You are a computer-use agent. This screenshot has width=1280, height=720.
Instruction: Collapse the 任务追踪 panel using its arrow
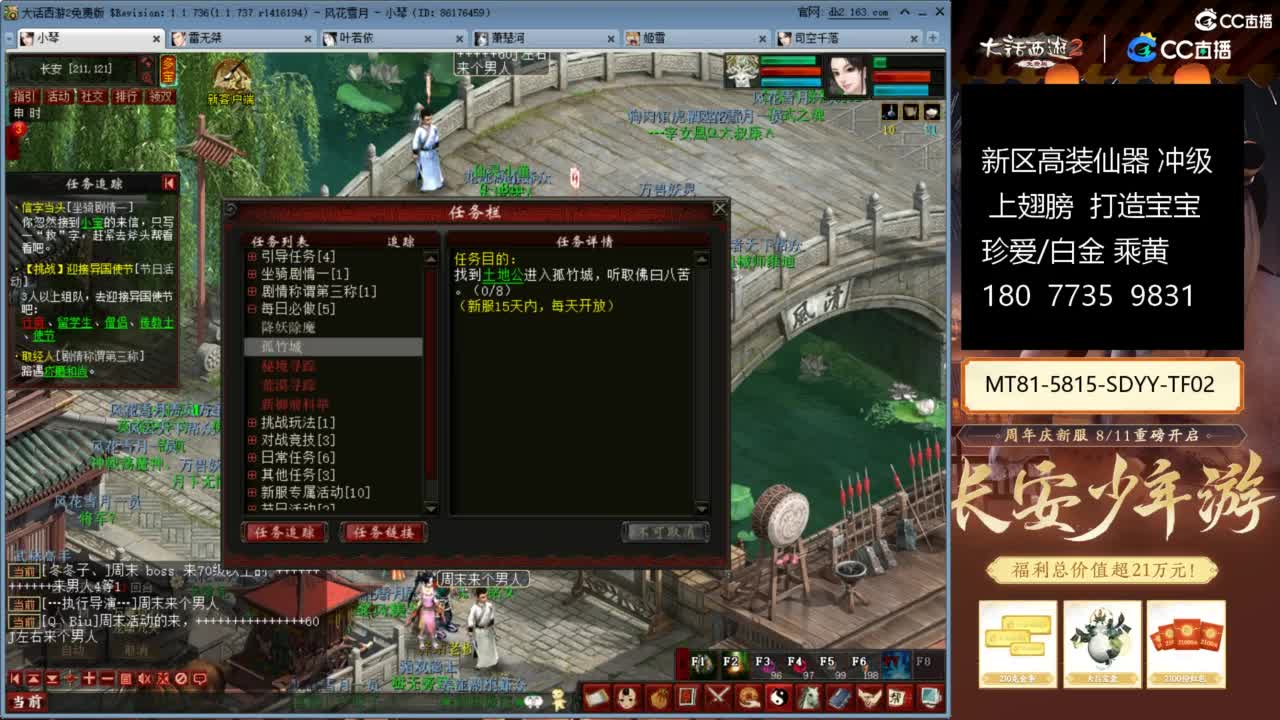point(170,180)
